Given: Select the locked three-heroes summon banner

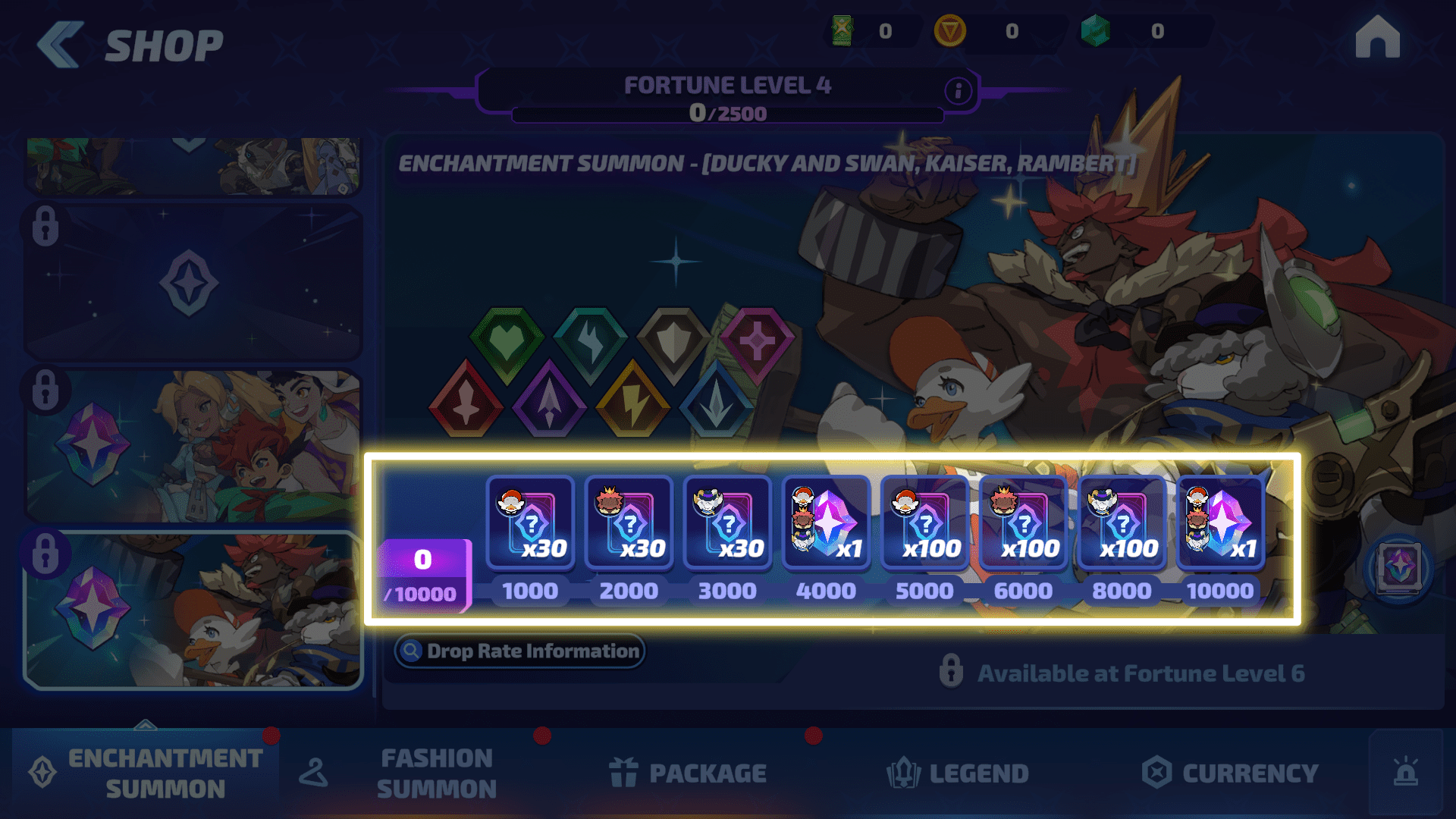Looking at the screenshot, I should [x=193, y=446].
